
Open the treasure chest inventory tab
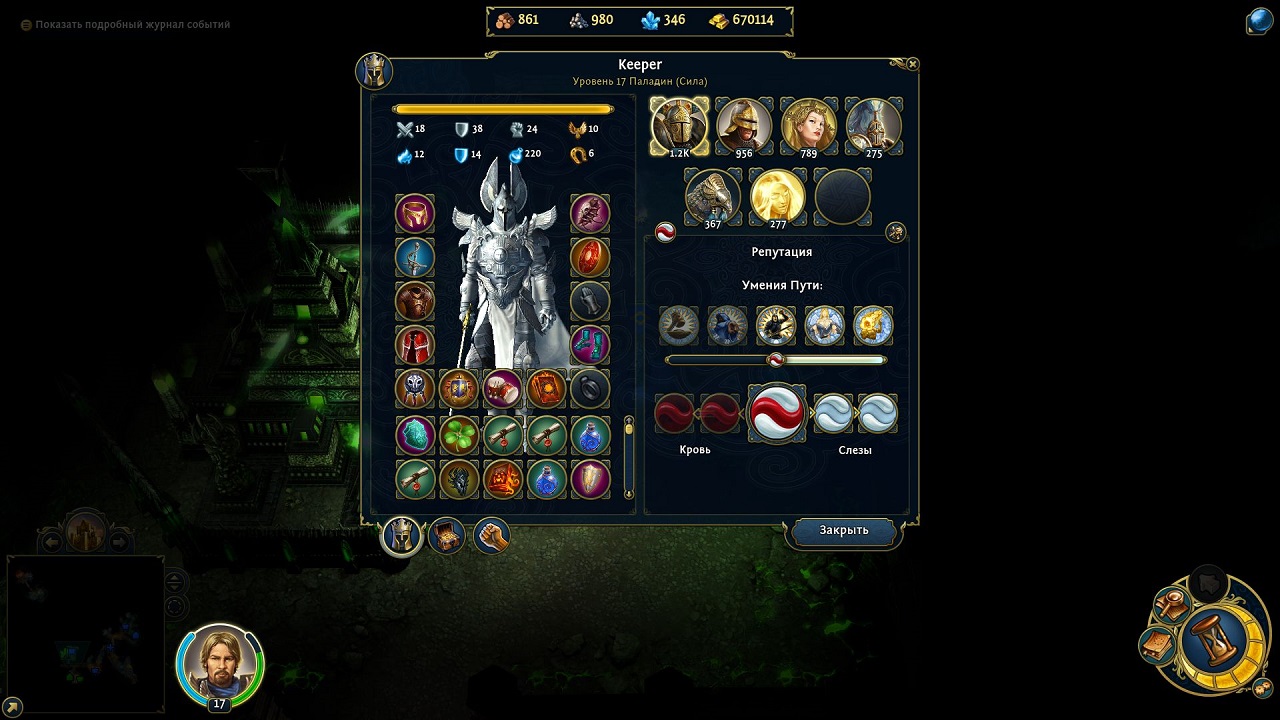point(447,537)
